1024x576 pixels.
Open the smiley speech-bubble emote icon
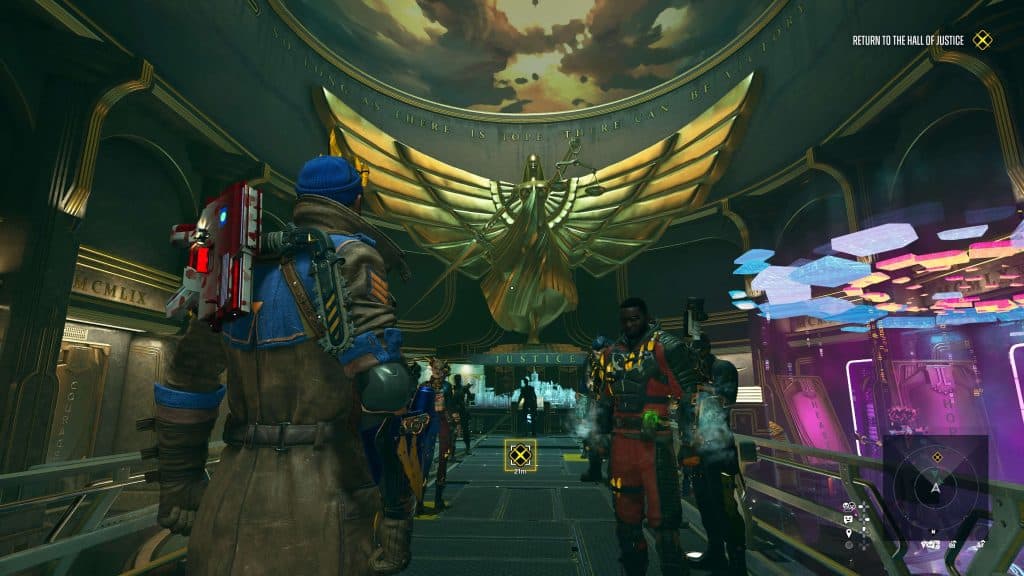tap(848, 520)
